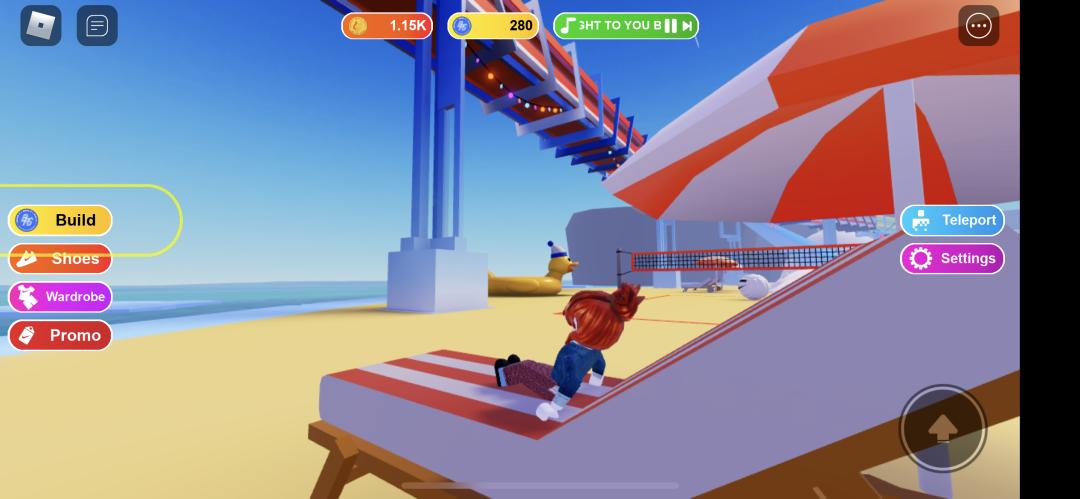The height and width of the screenshot is (499, 1080).
Task: Skip to the next music track
Action: [x=687, y=26]
